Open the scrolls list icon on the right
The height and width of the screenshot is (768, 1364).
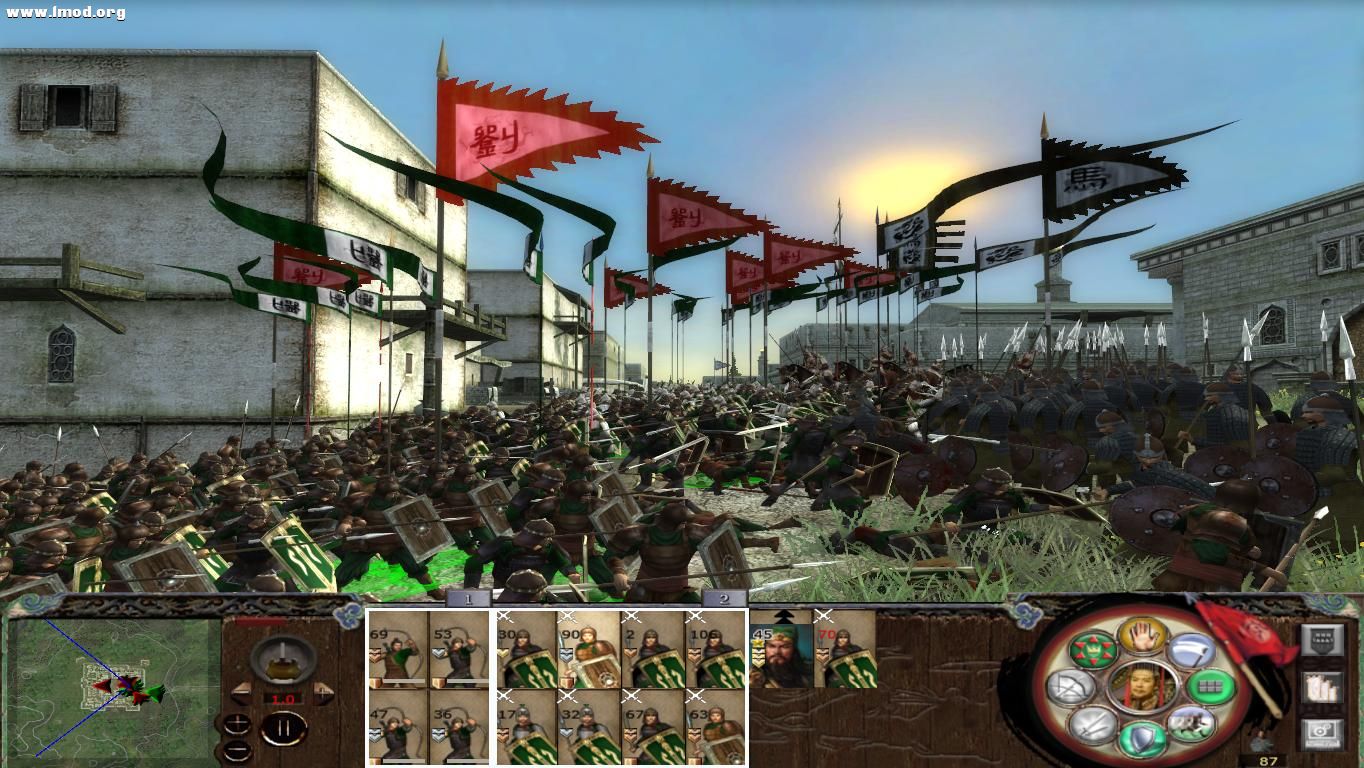pos(1322,687)
